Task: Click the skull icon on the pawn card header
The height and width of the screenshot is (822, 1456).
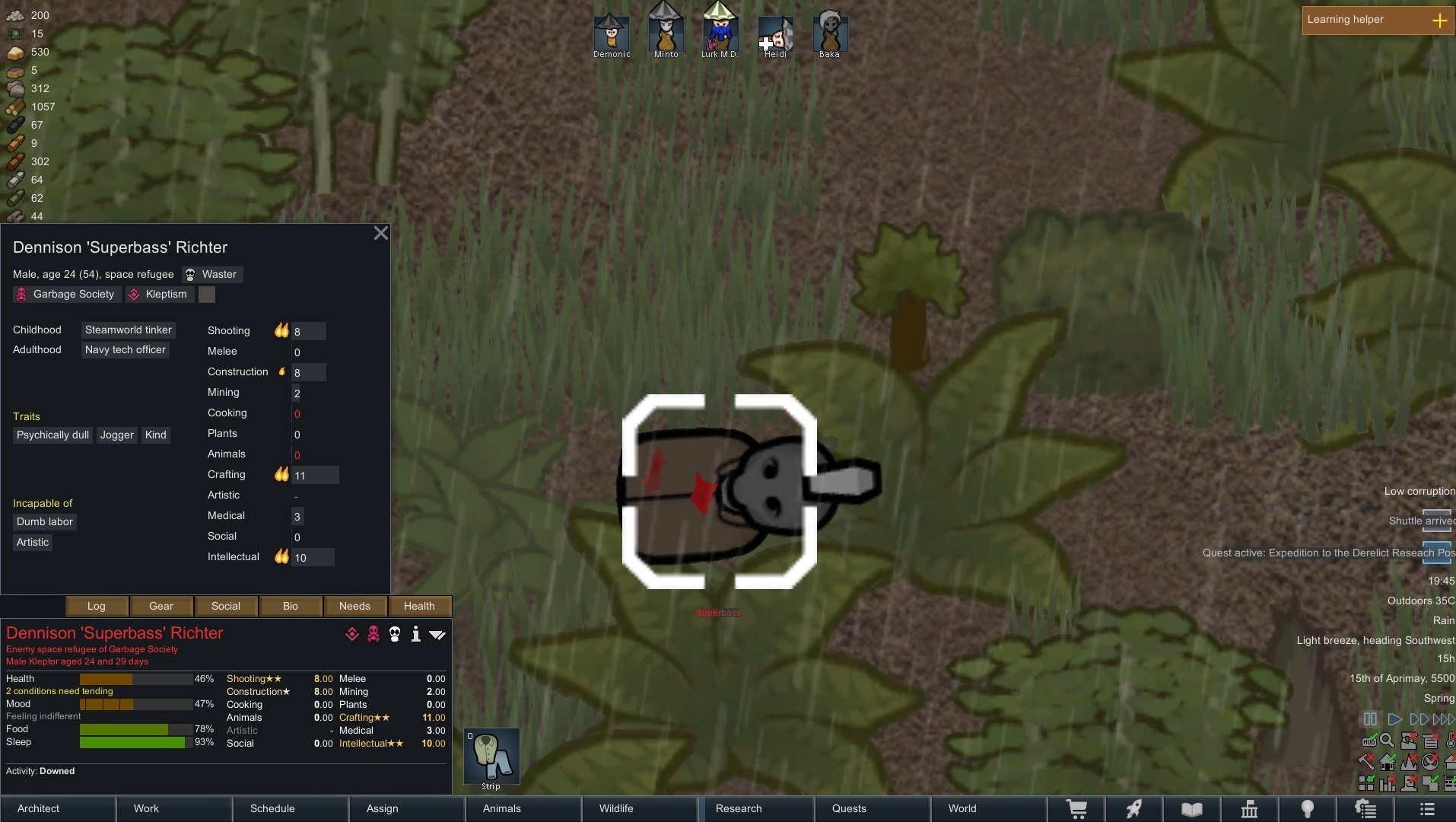Action: [394, 634]
